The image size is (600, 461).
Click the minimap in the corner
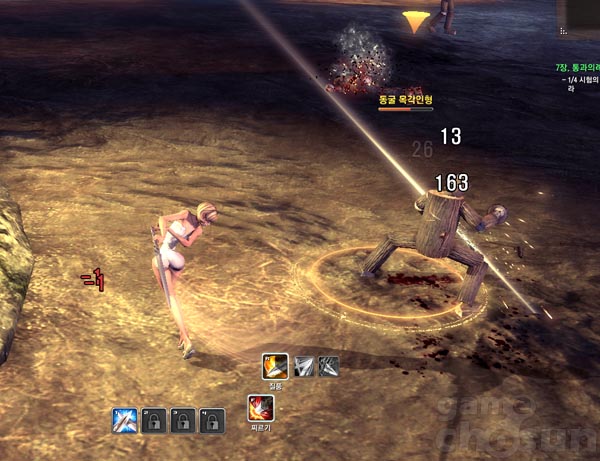click(582, 15)
